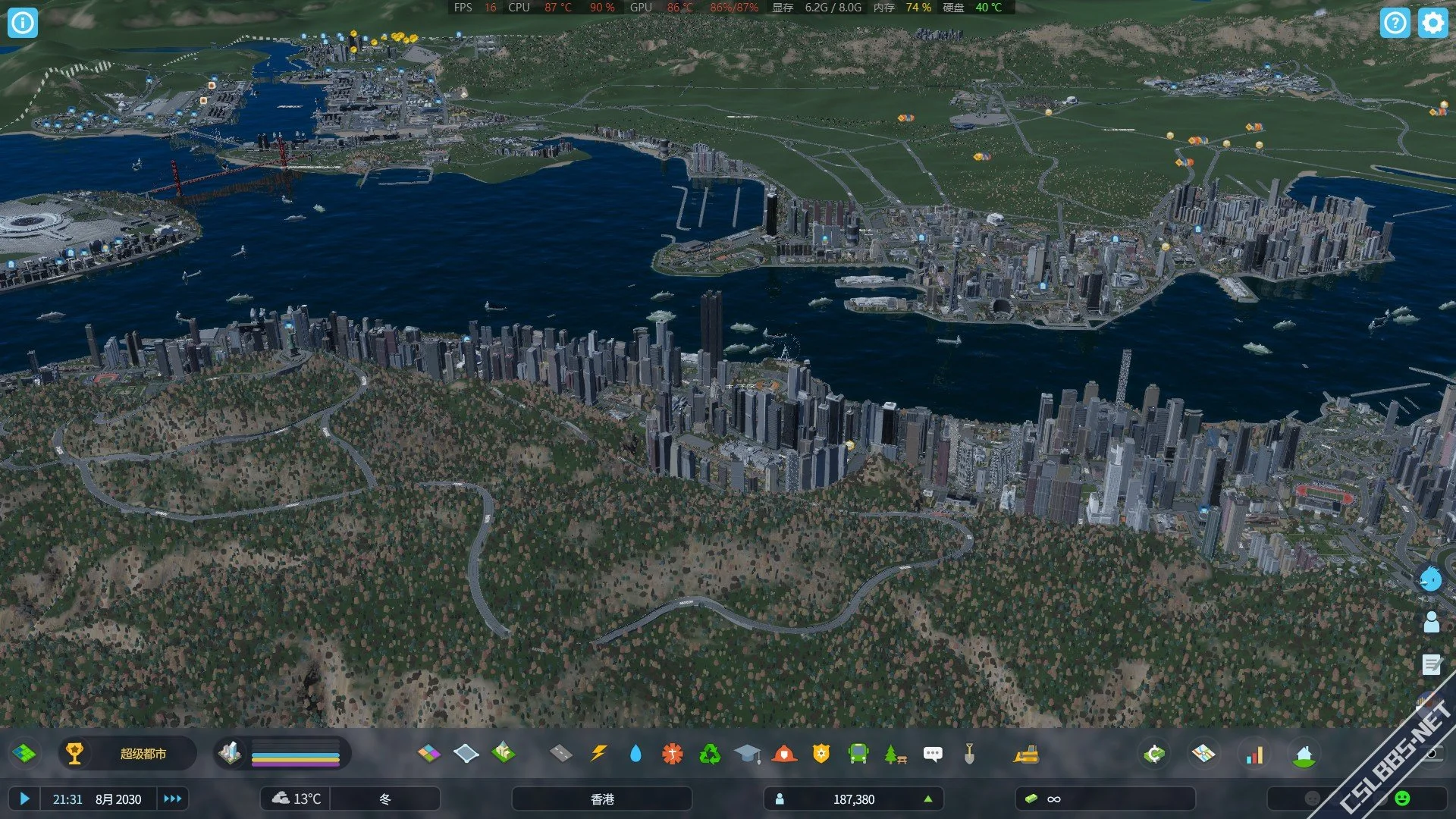This screenshot has width=1456, height=819.
Task: Open the roads build menu
Action: point(561,754)
